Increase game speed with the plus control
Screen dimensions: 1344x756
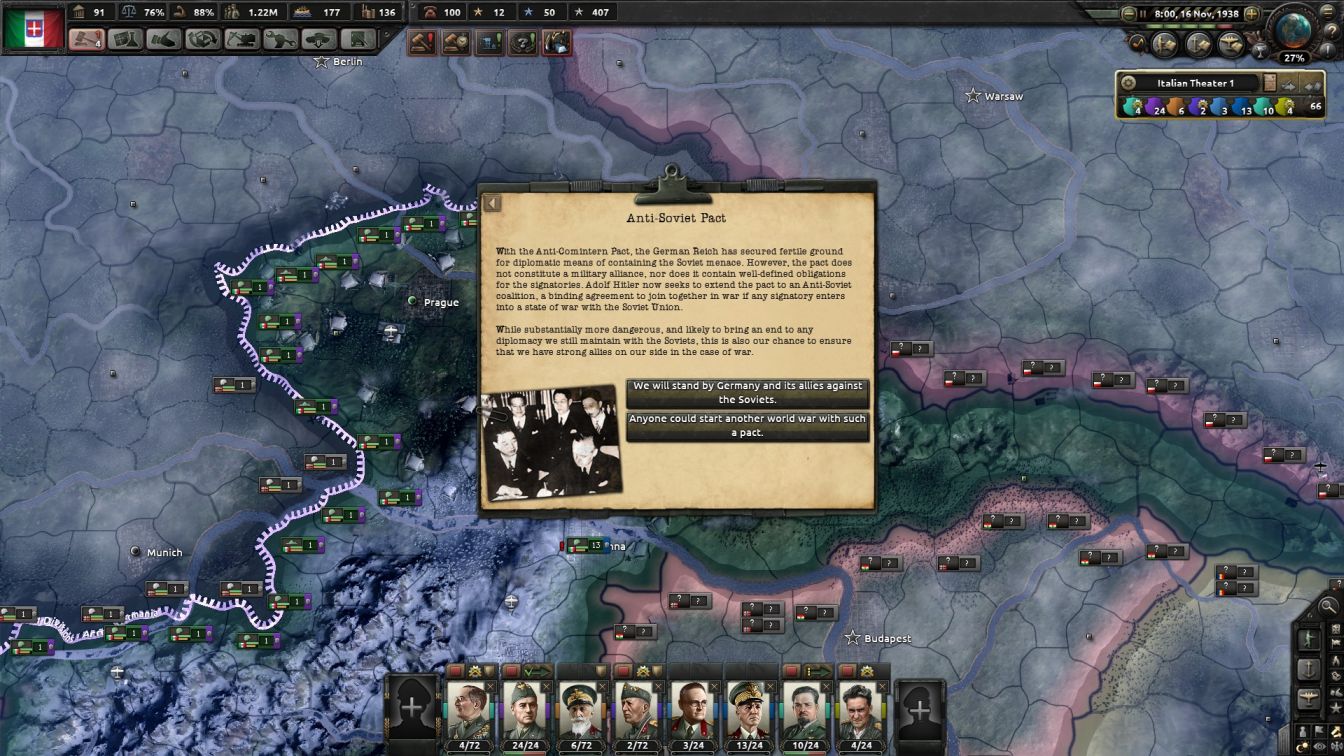[1251, 13]
